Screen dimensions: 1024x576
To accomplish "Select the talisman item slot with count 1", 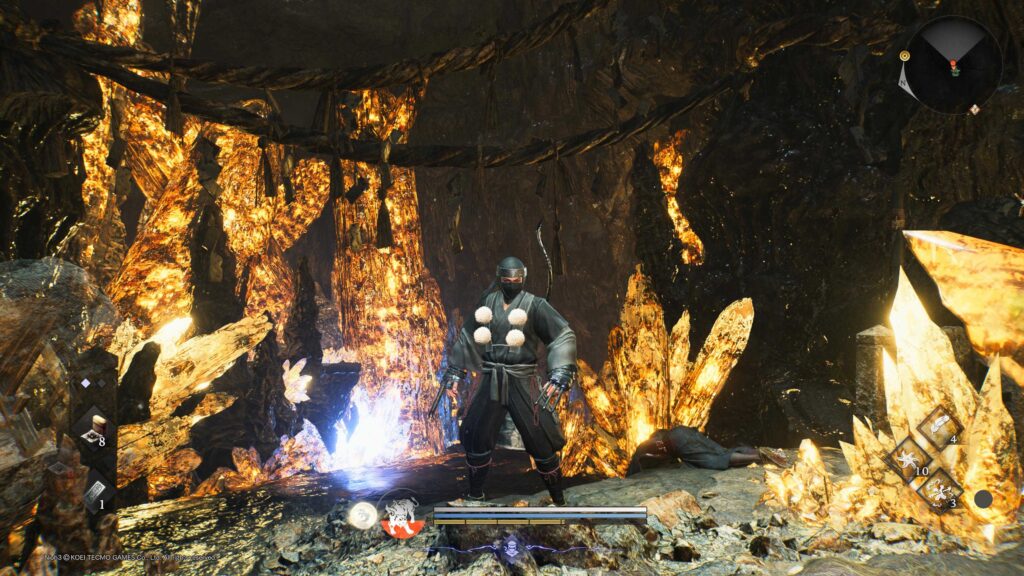I will (x=95, y=494).
